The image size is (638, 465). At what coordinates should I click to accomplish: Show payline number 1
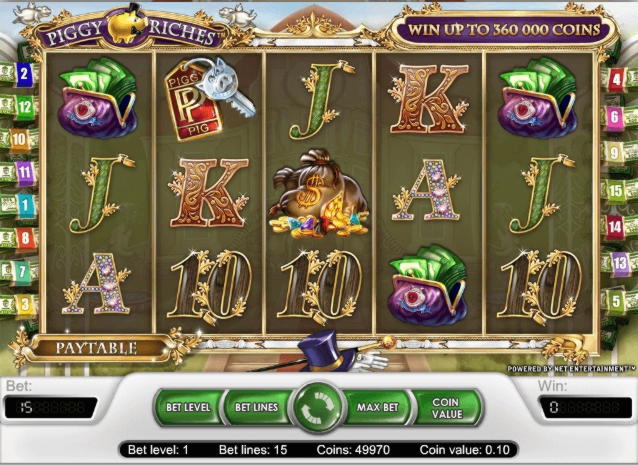[x=25, y=204]
